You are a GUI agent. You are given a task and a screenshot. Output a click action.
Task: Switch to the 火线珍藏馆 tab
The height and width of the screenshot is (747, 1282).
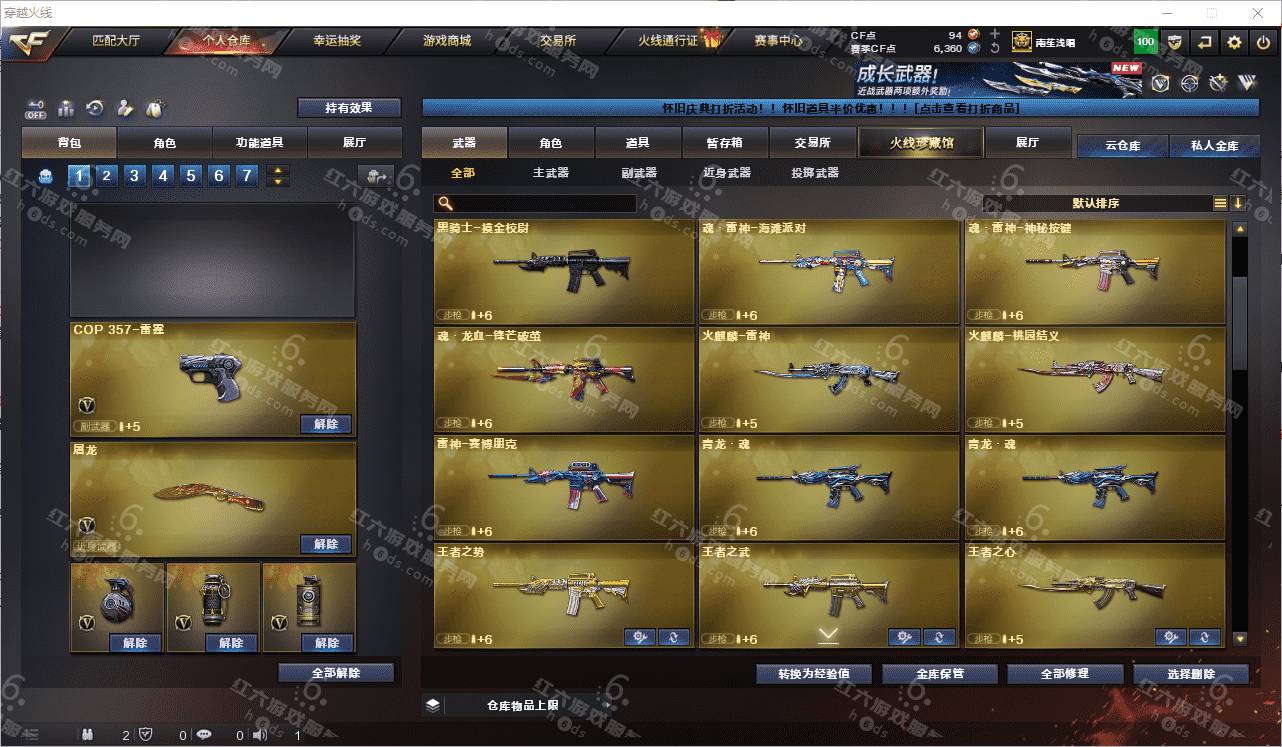point(921,143)
